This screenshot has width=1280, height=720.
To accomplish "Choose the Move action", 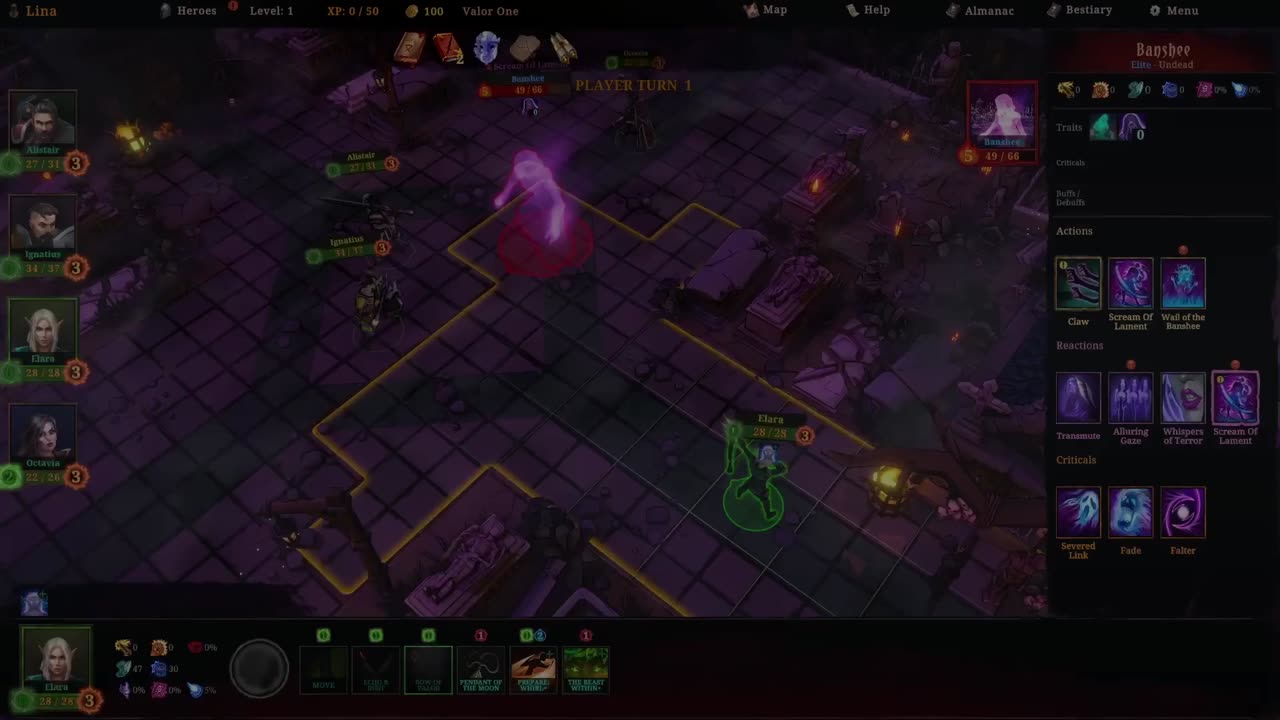I will (x=324, y=668).
